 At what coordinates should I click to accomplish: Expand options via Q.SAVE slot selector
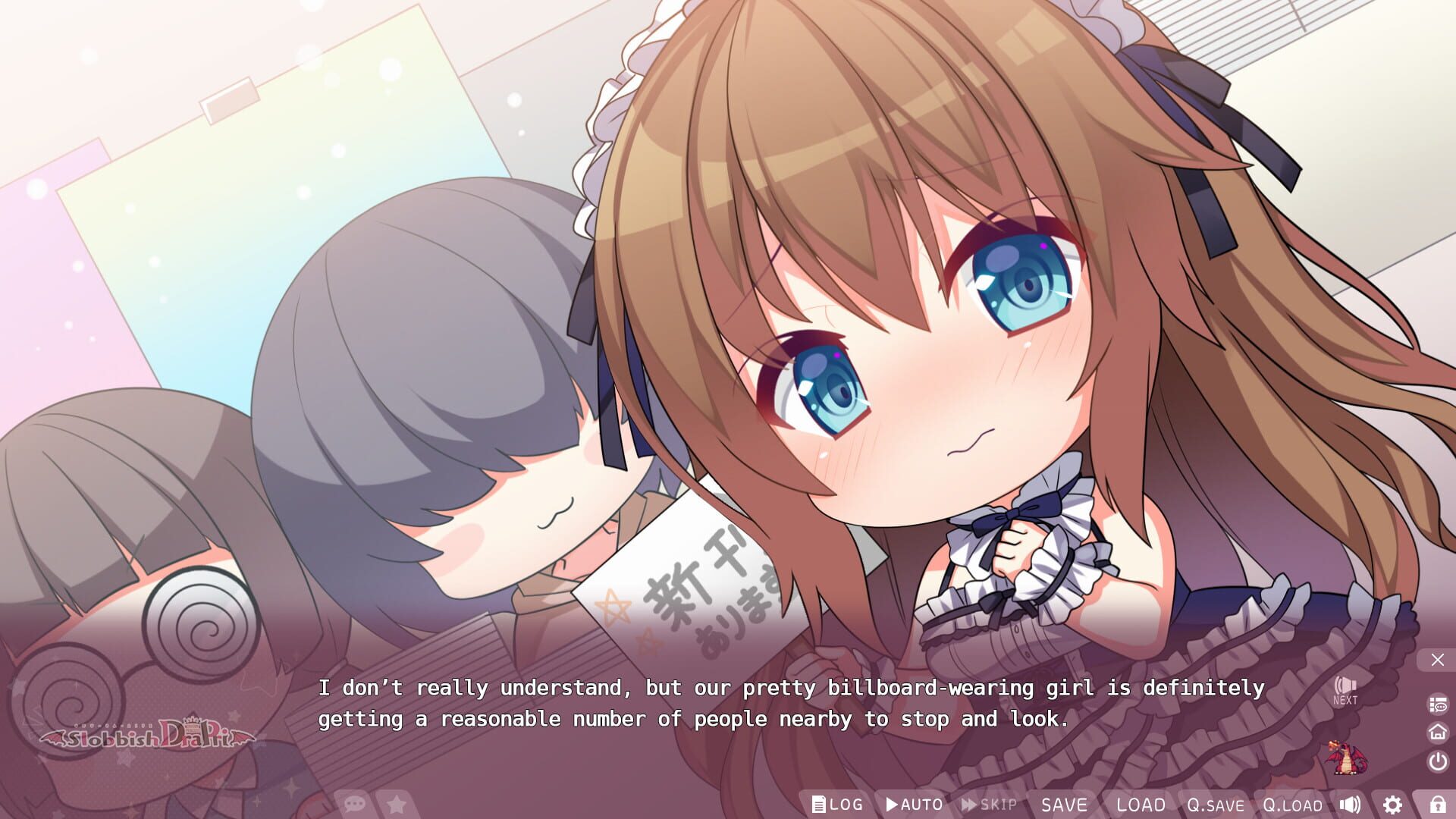tap(1215, 805)
